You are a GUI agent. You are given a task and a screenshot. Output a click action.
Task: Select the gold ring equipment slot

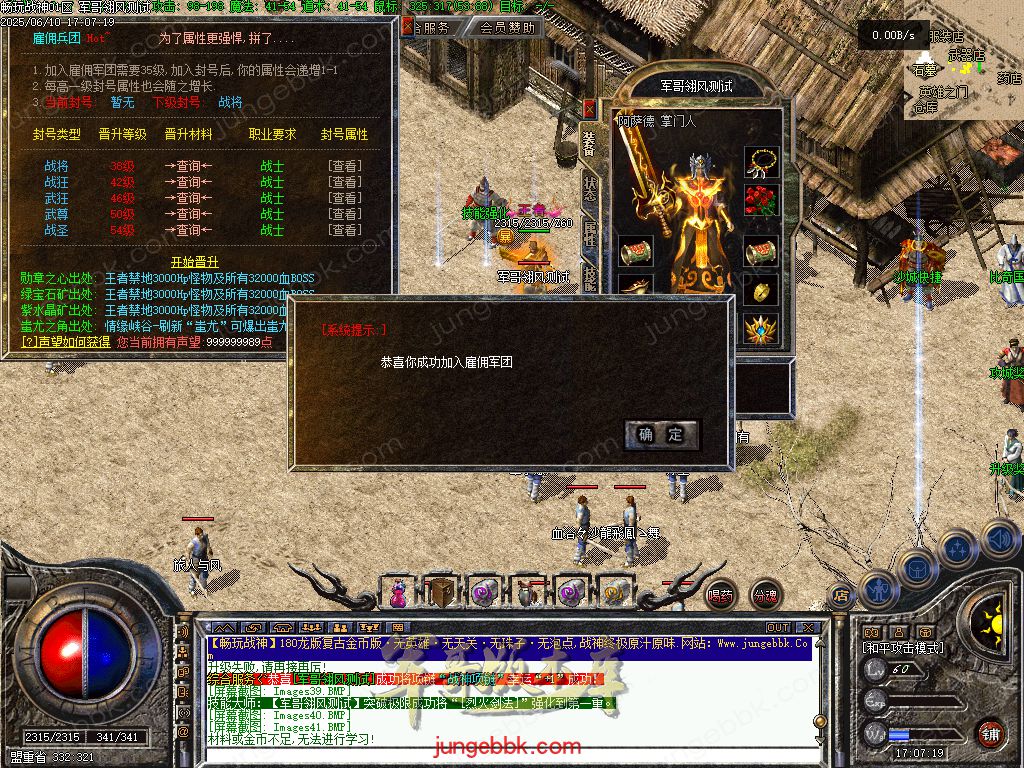[761, 291]
